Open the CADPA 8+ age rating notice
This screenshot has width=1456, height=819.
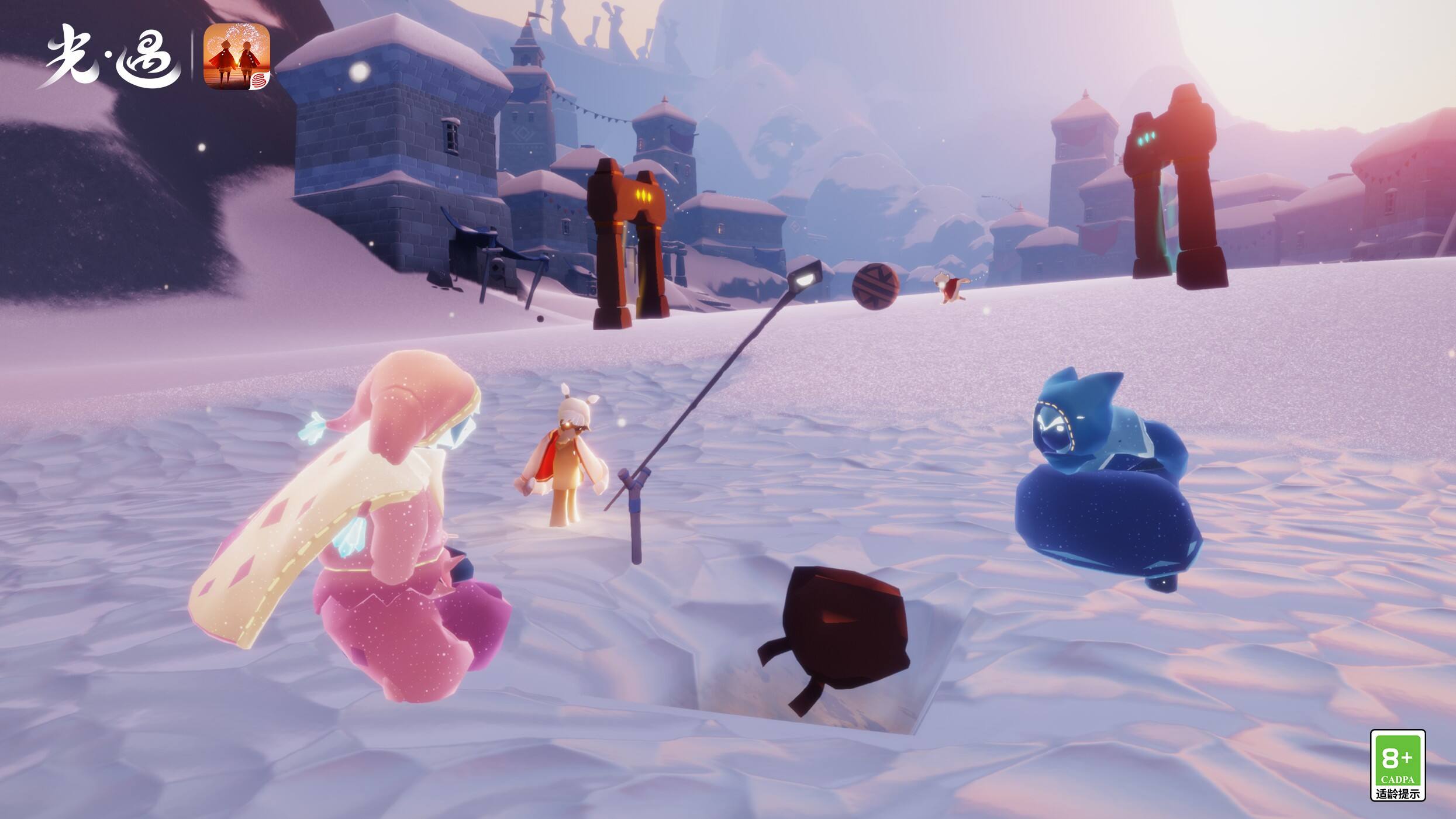(x=1398, y=765)
